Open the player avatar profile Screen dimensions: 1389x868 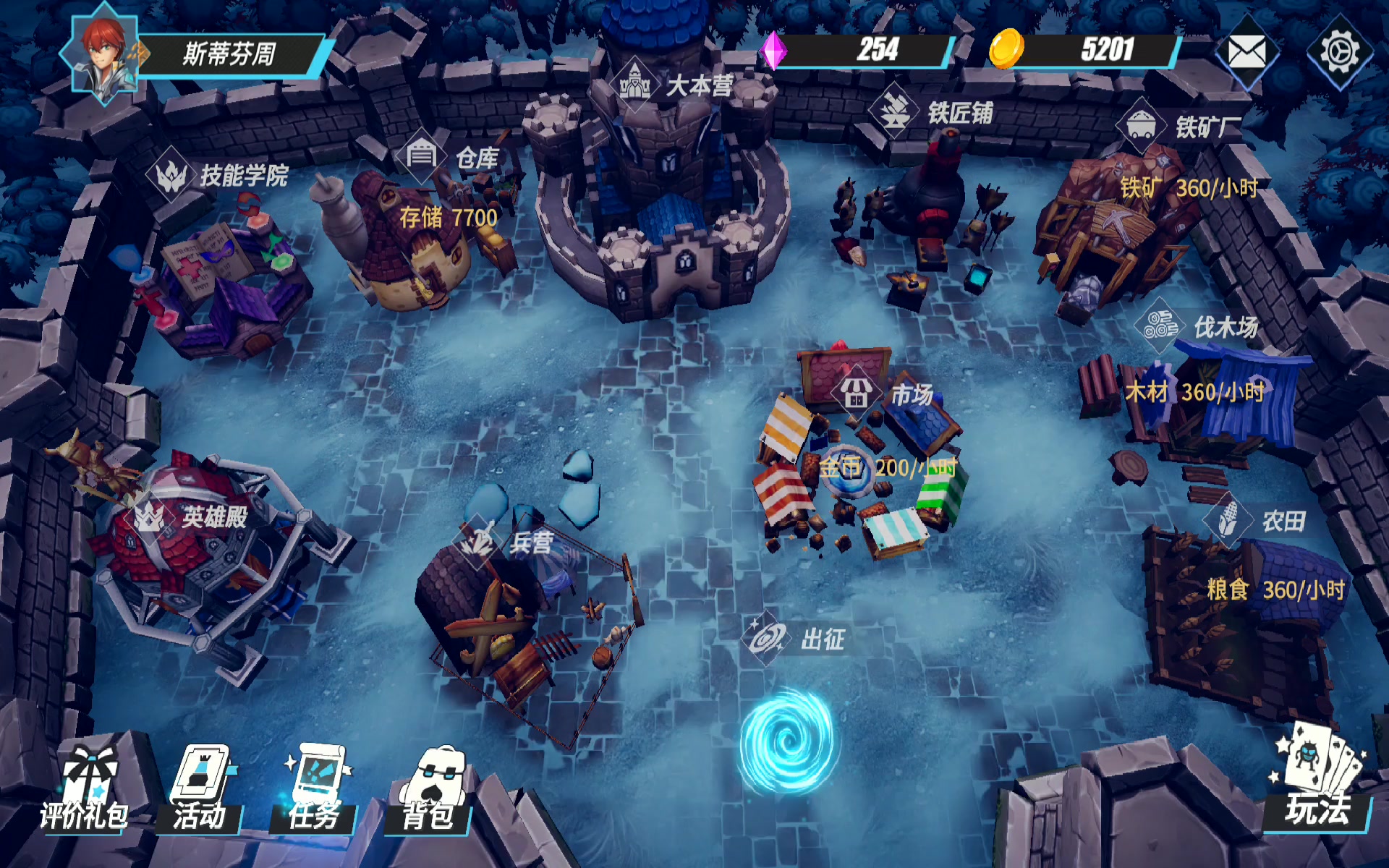[x=104, y=54]
